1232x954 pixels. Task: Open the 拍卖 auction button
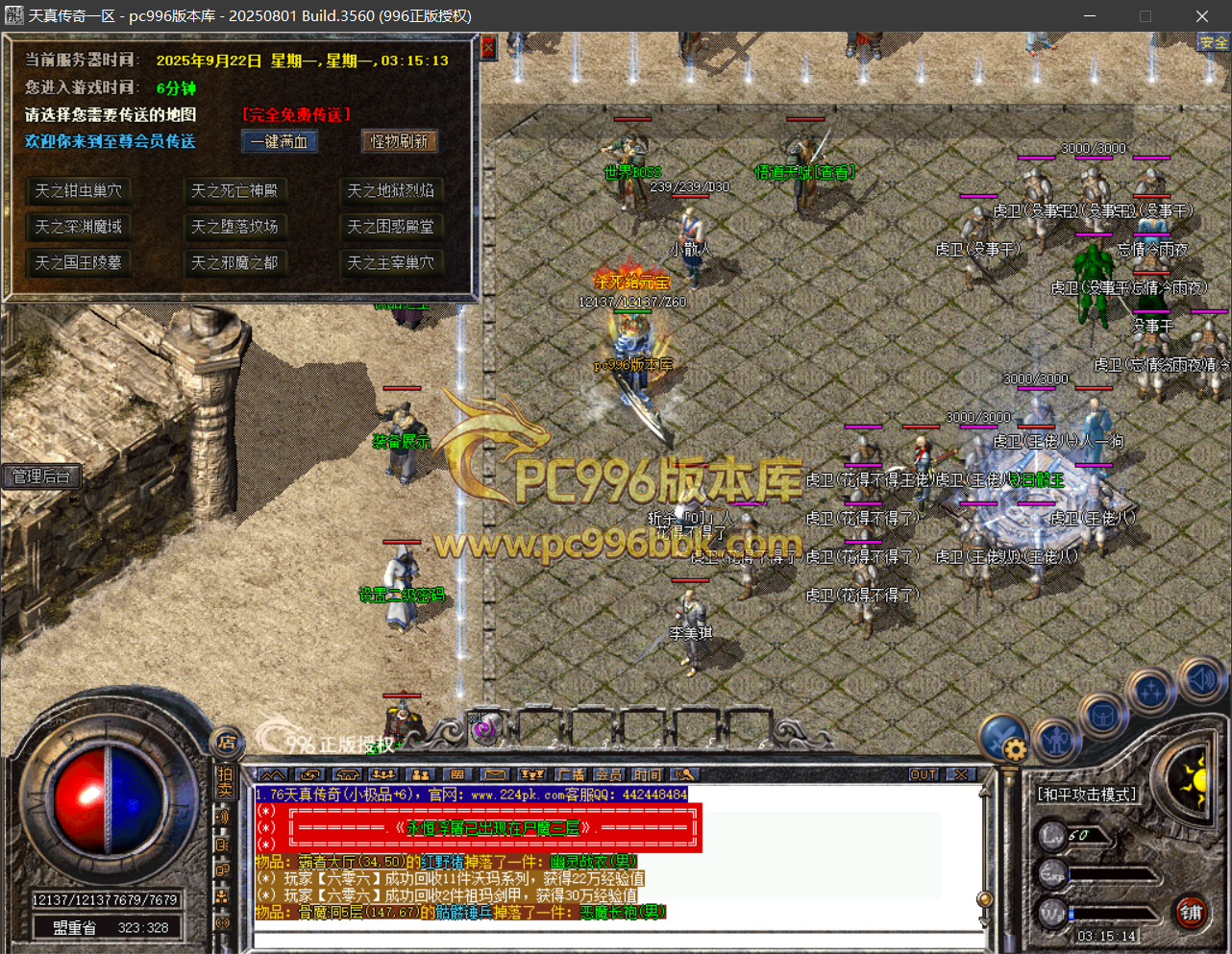[225, 781]
